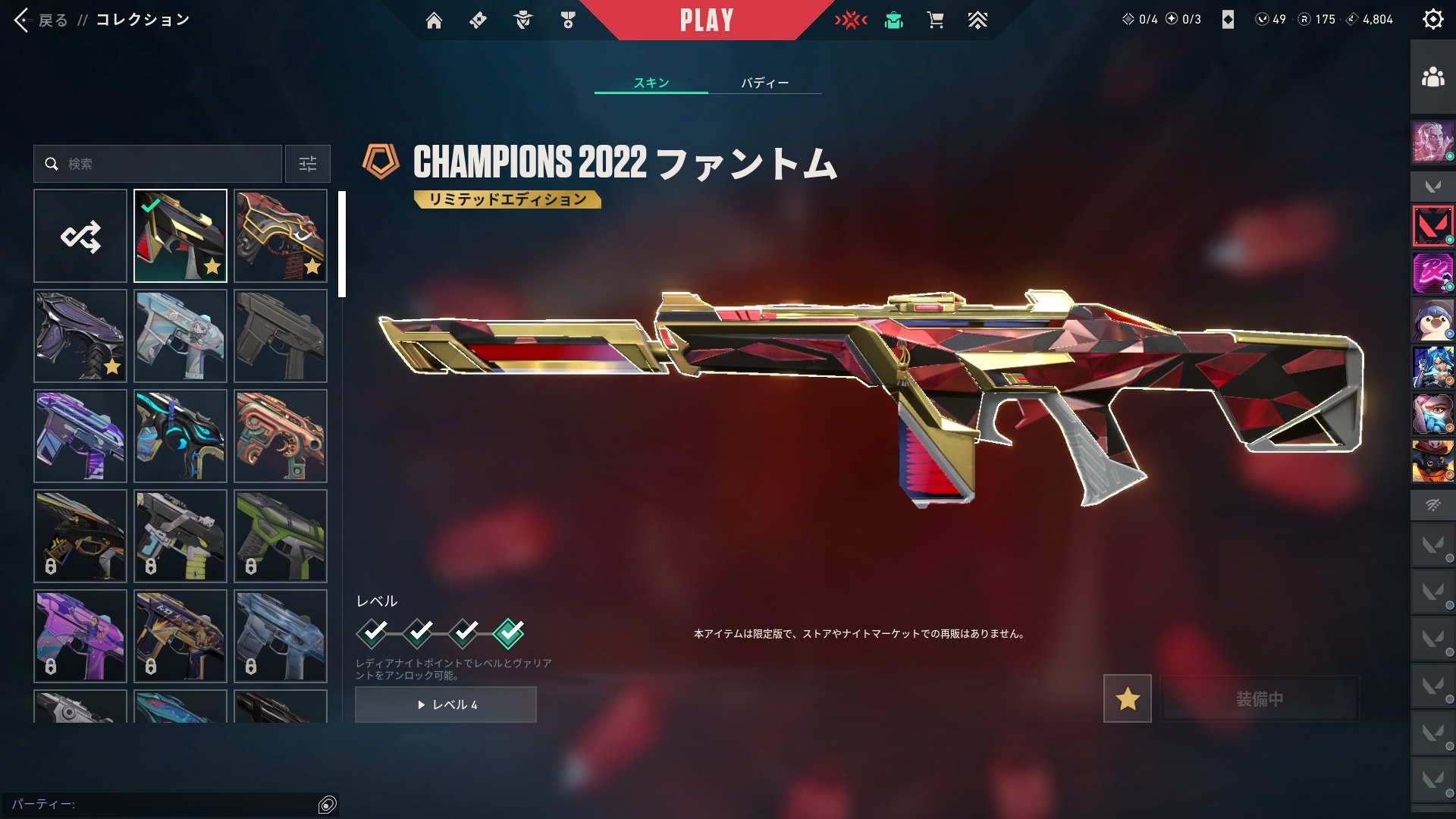
Task: Click the big PLAY button
Action: click(706, 20)
